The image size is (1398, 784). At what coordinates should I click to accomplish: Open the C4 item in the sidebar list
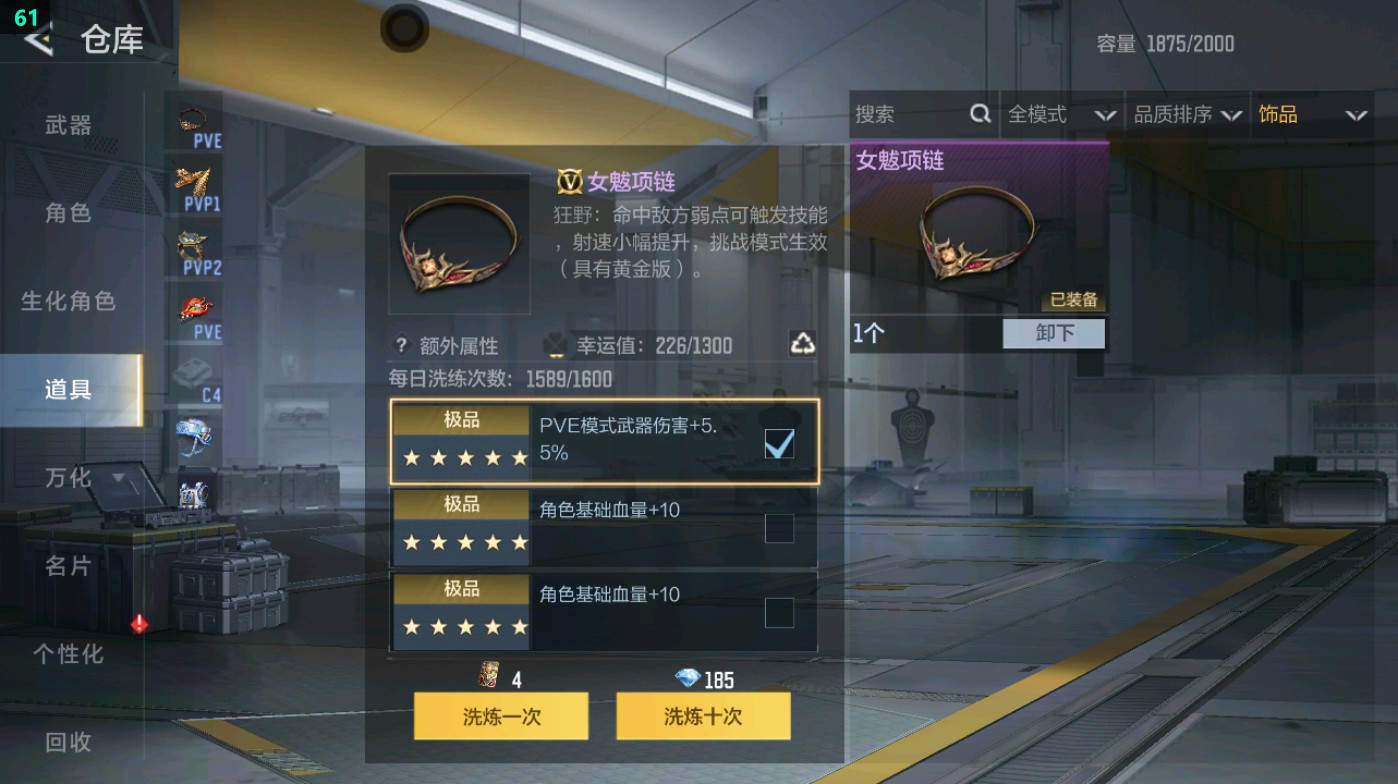pyautogui.click(x=193, y=371)
